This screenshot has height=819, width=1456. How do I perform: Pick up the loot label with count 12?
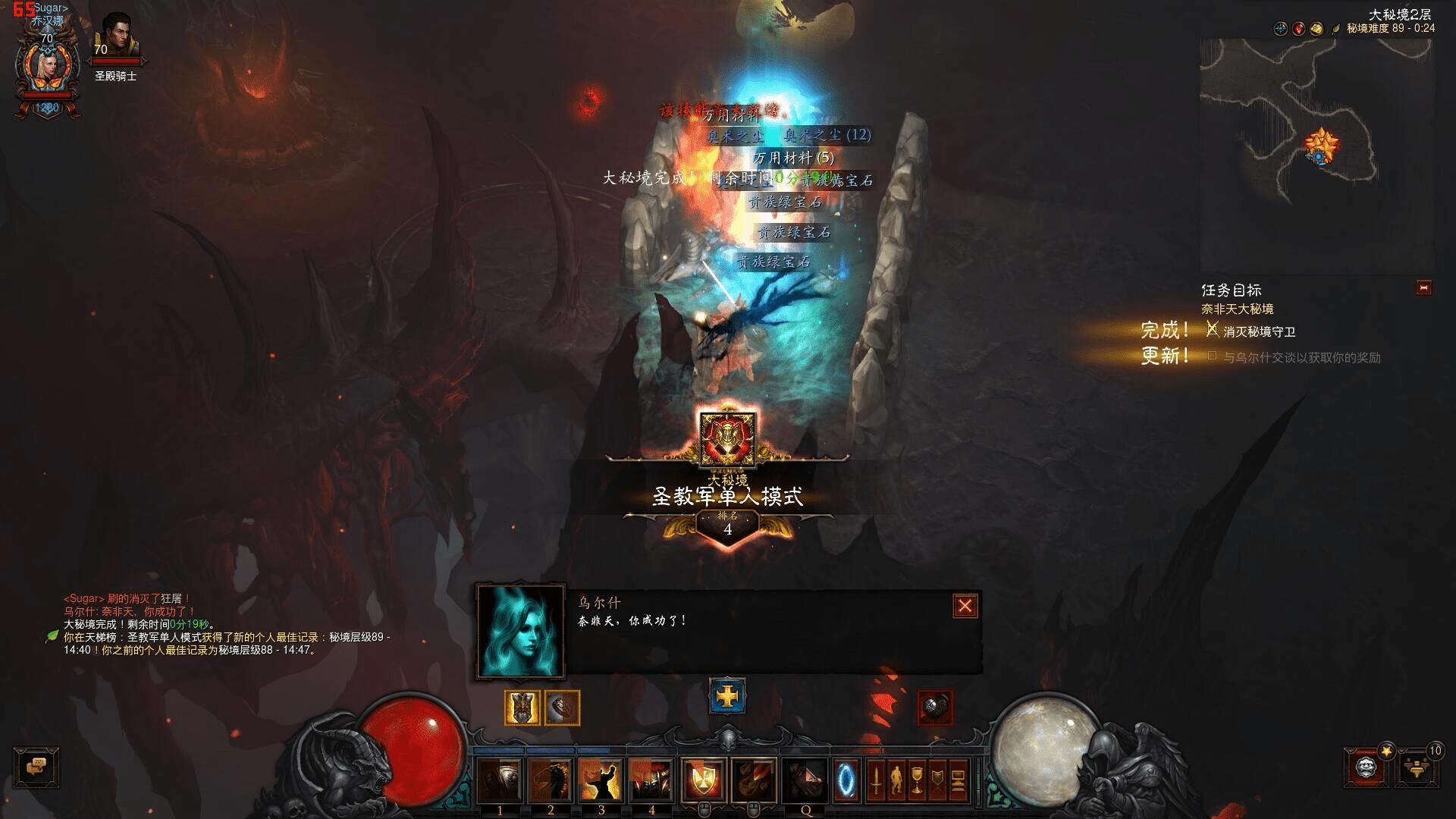click(827, 135)
